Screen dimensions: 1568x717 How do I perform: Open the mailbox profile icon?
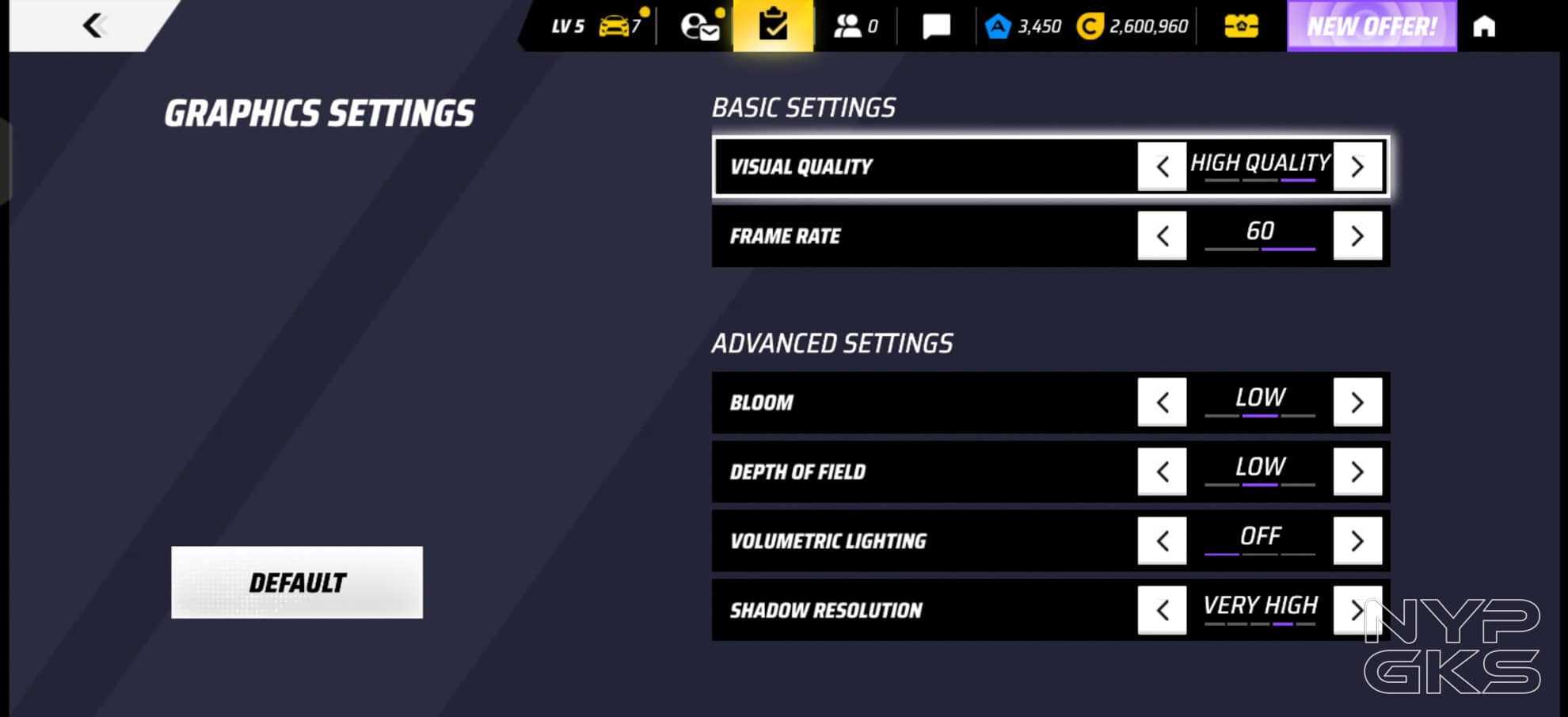[700, 26]
